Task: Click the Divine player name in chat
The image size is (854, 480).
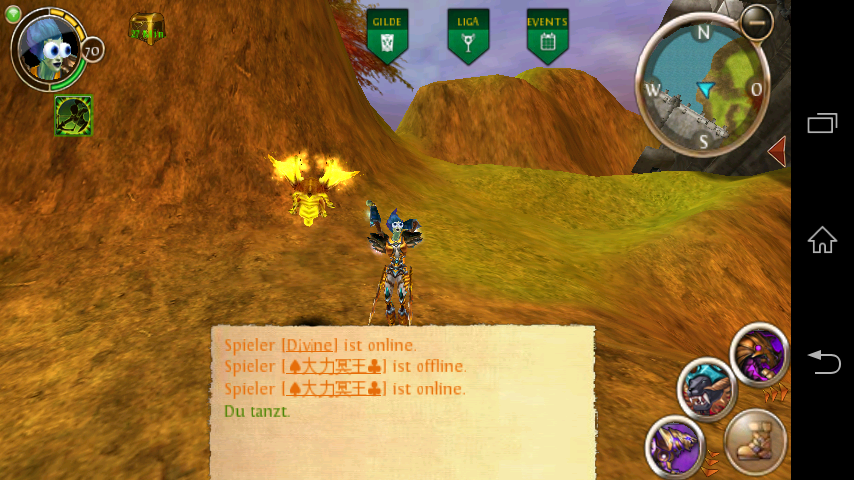Action: 309,345
